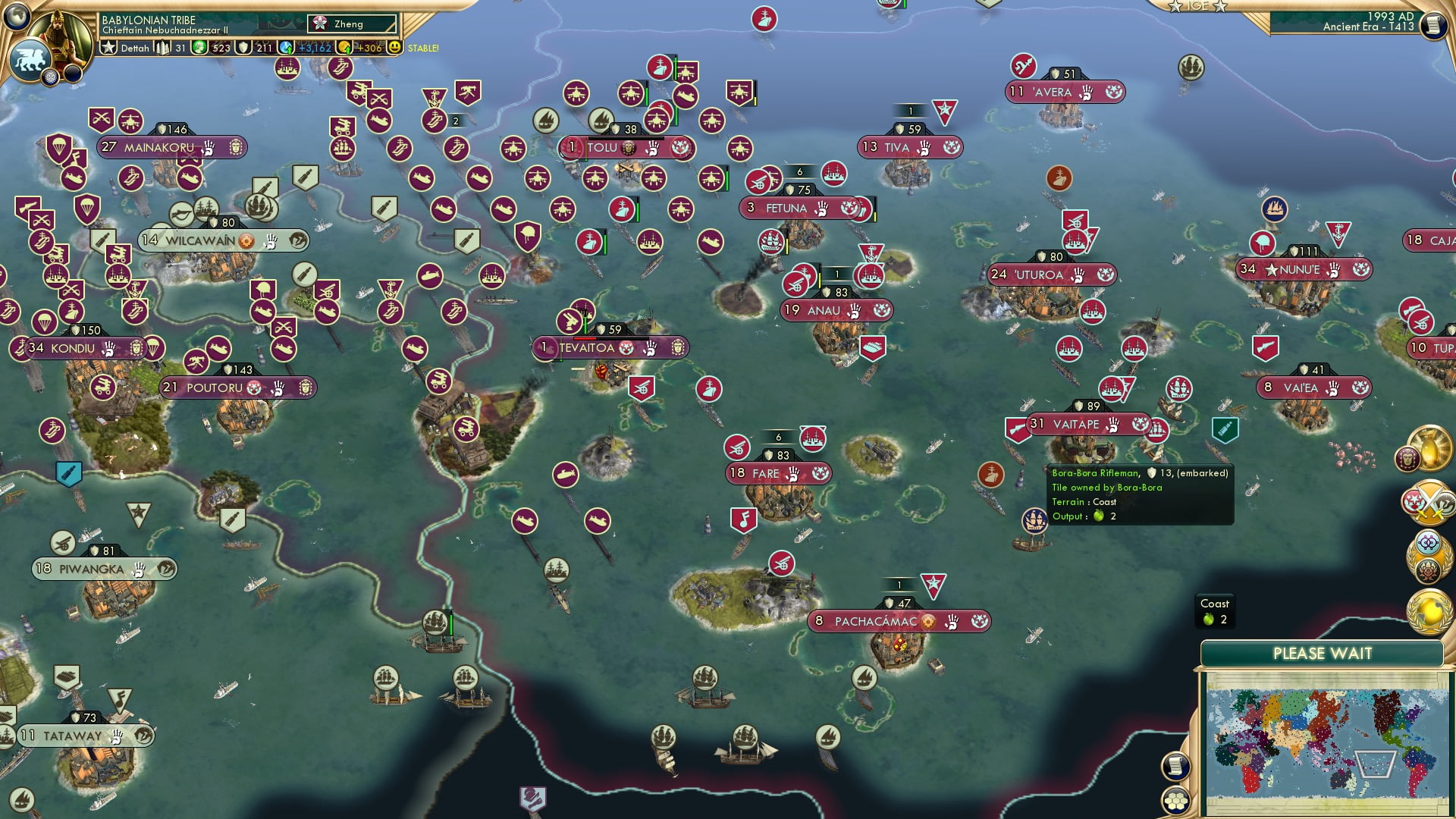The width and height of the screenshot is (1456, 819).
Task: Click the golden globe diplomacy button
Action: [1430, 613]
